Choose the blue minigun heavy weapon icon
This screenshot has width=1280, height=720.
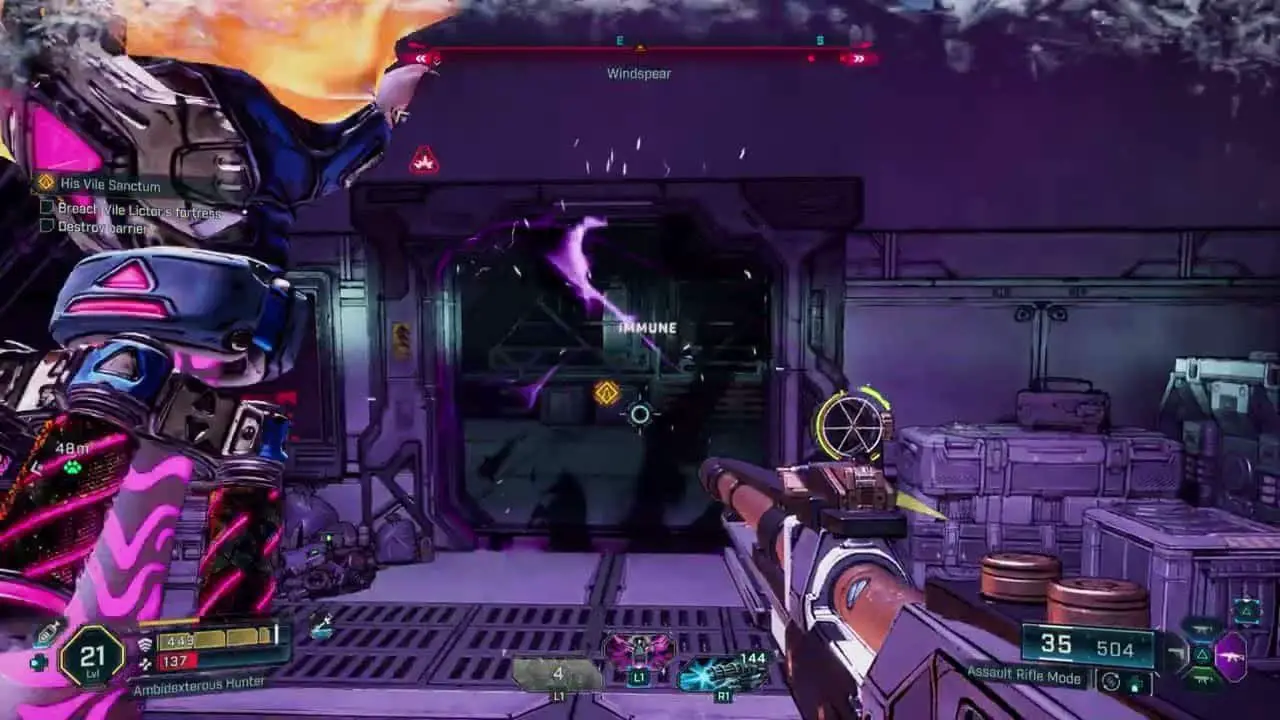point(722,670)
